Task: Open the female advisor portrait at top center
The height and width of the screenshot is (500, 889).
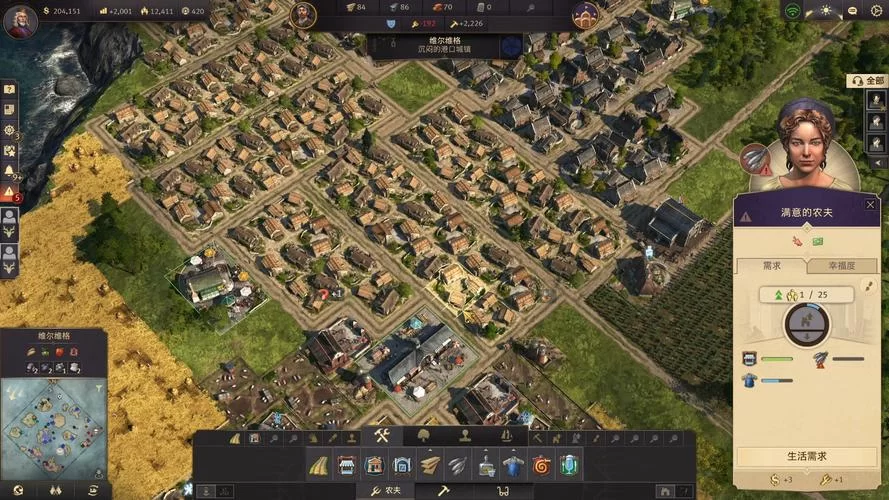Action: click(585, 15)
